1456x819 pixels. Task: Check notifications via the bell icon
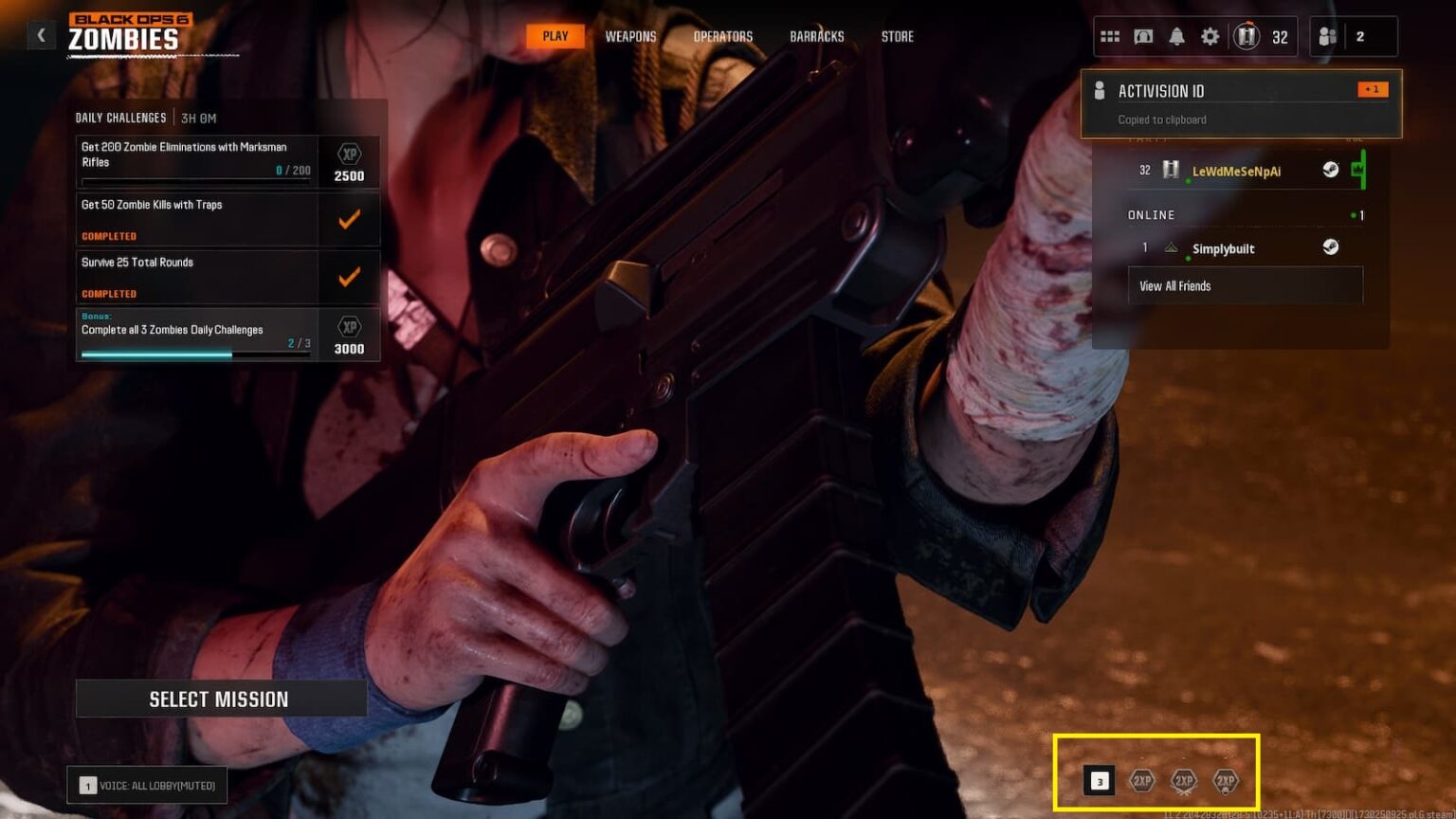click(1176, 36)
